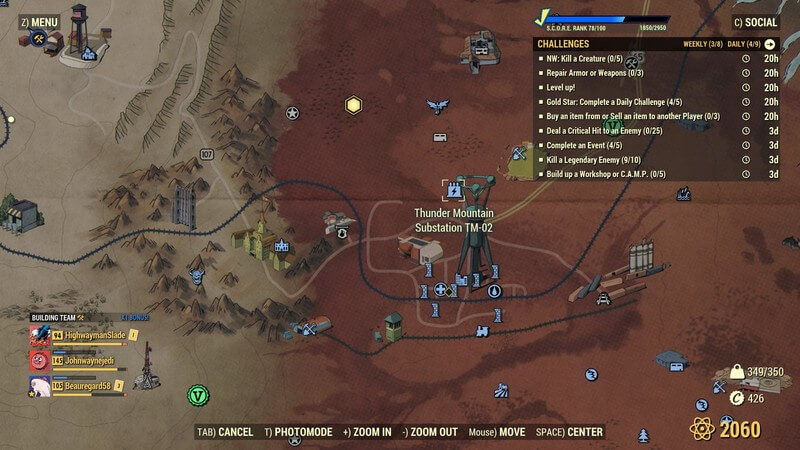Select teammate Beauregard58 in the team list
The width and height of the screenshot is (800, 450).
pyautogui.click(x=88, y=384)
